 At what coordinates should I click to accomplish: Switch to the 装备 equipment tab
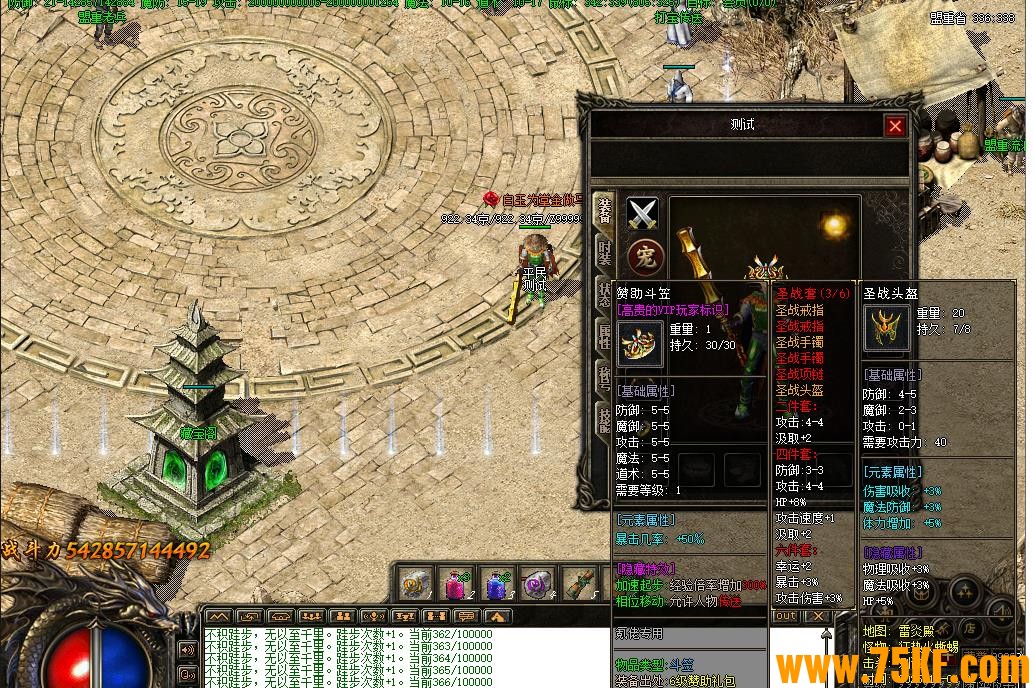pos(604,209)
